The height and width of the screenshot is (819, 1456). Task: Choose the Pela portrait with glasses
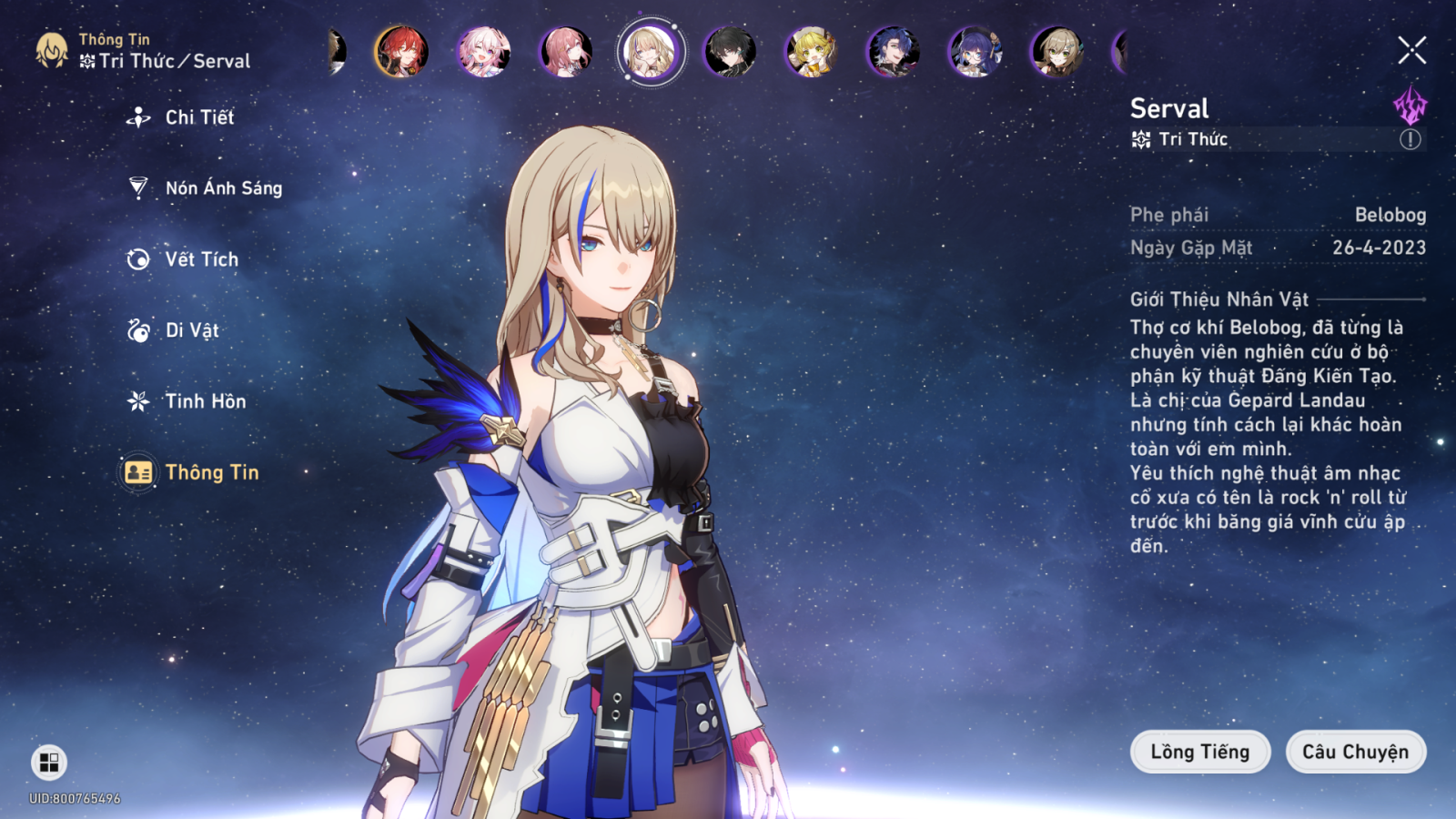tap(976, 51)
